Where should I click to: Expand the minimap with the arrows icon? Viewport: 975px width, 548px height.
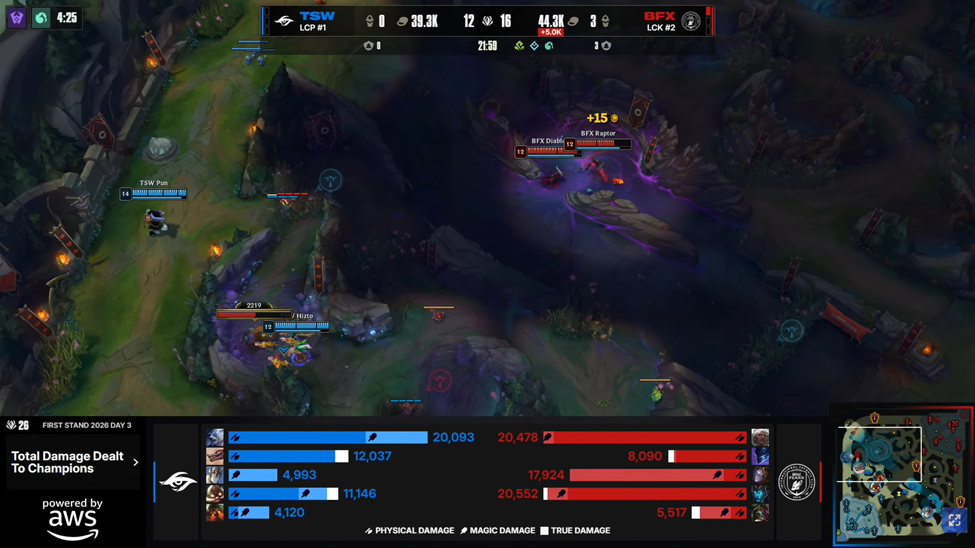click(954, 520)
